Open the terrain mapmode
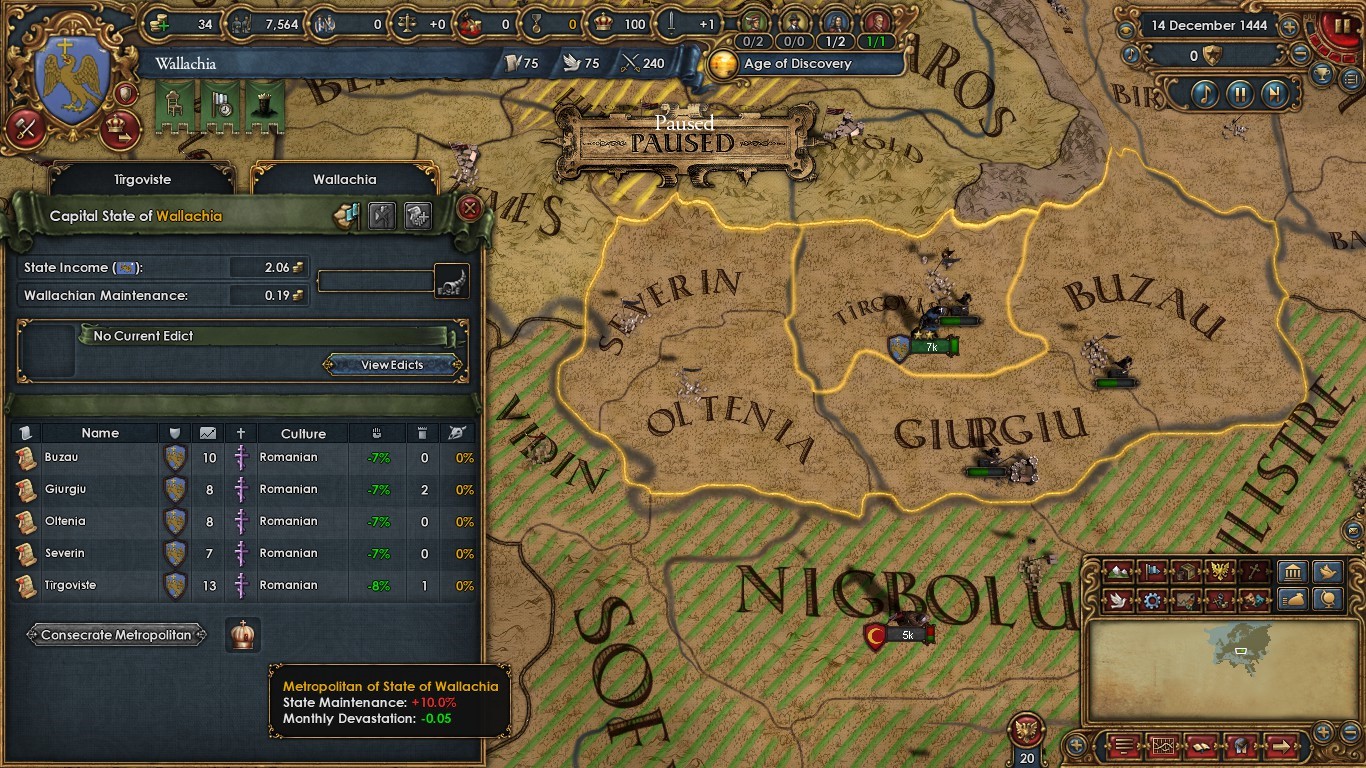 coord(1118,572)
